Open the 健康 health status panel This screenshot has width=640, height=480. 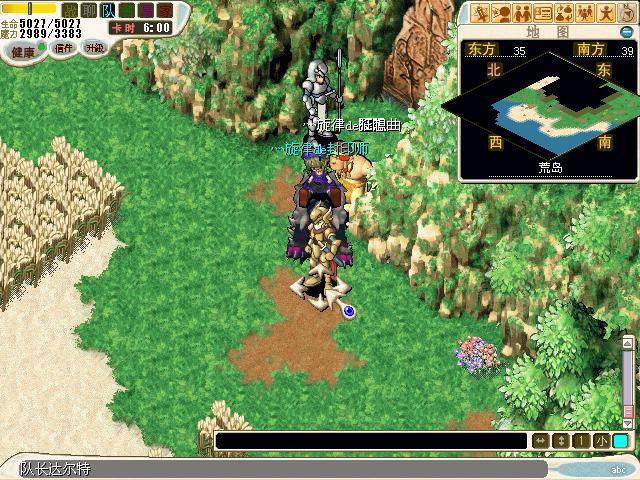click(23, 49)
